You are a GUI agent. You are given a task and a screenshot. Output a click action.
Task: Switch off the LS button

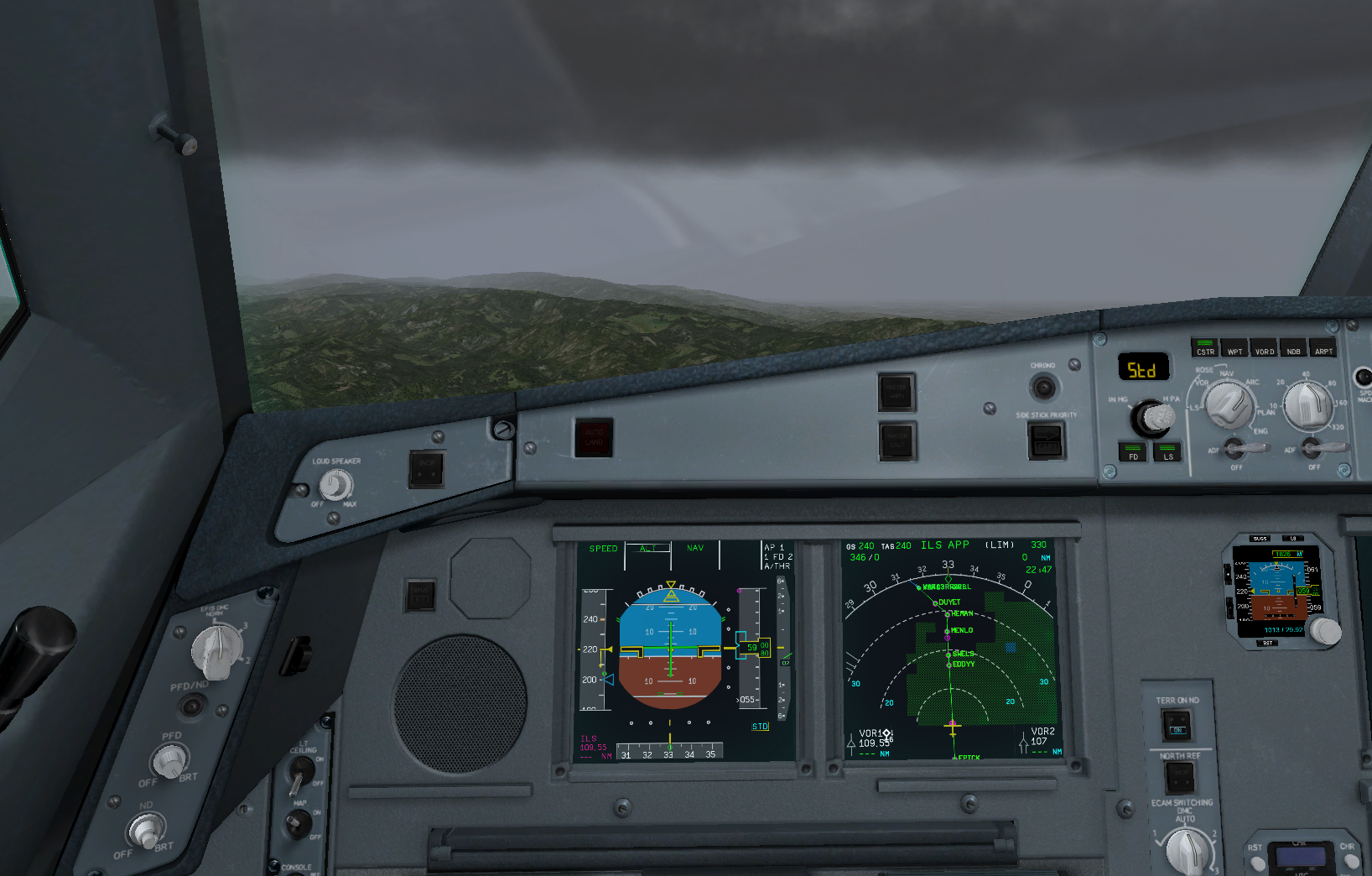point(1167,452)
